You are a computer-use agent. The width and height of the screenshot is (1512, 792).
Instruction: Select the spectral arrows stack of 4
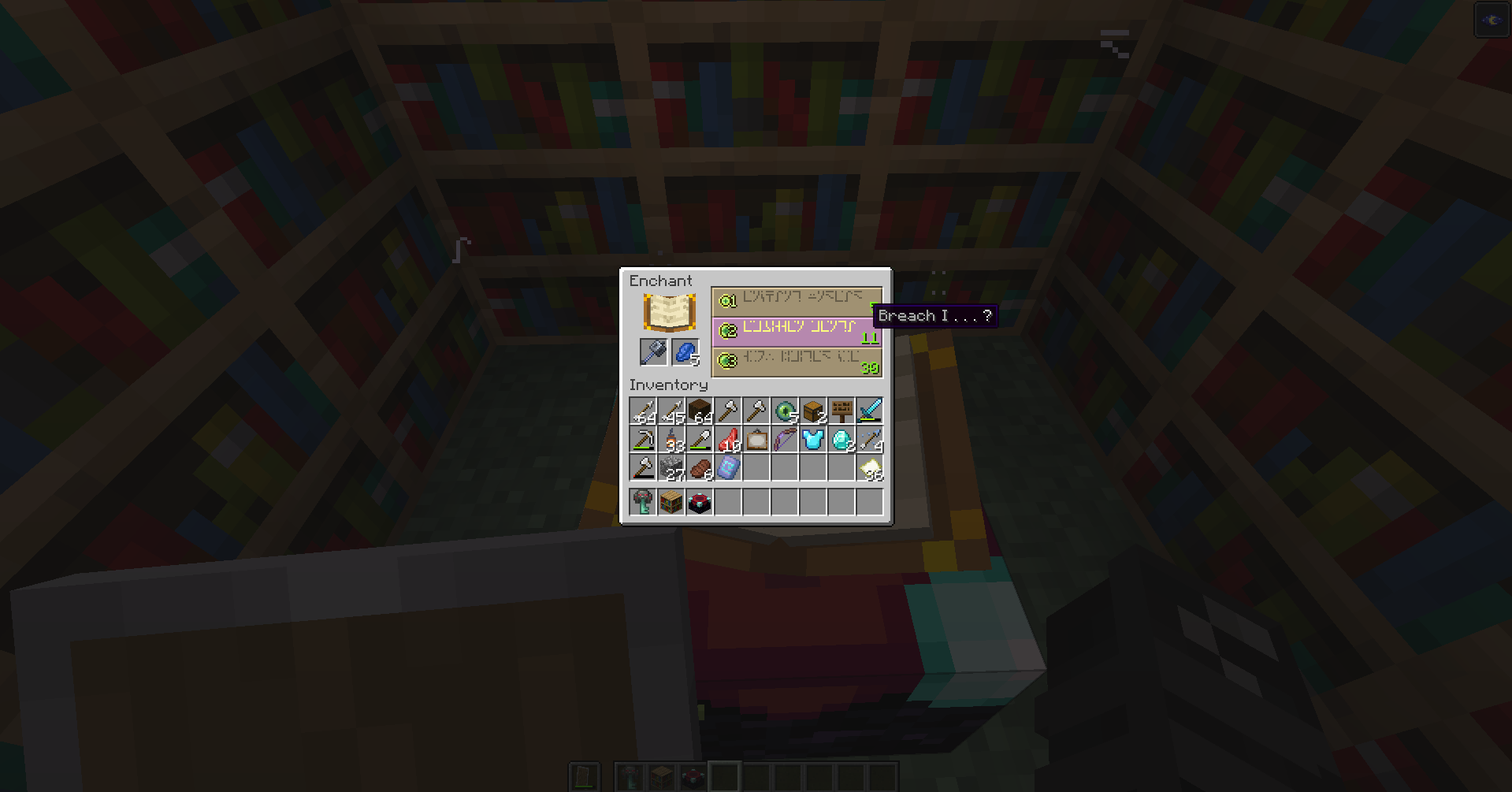click(x=870, y=440)
